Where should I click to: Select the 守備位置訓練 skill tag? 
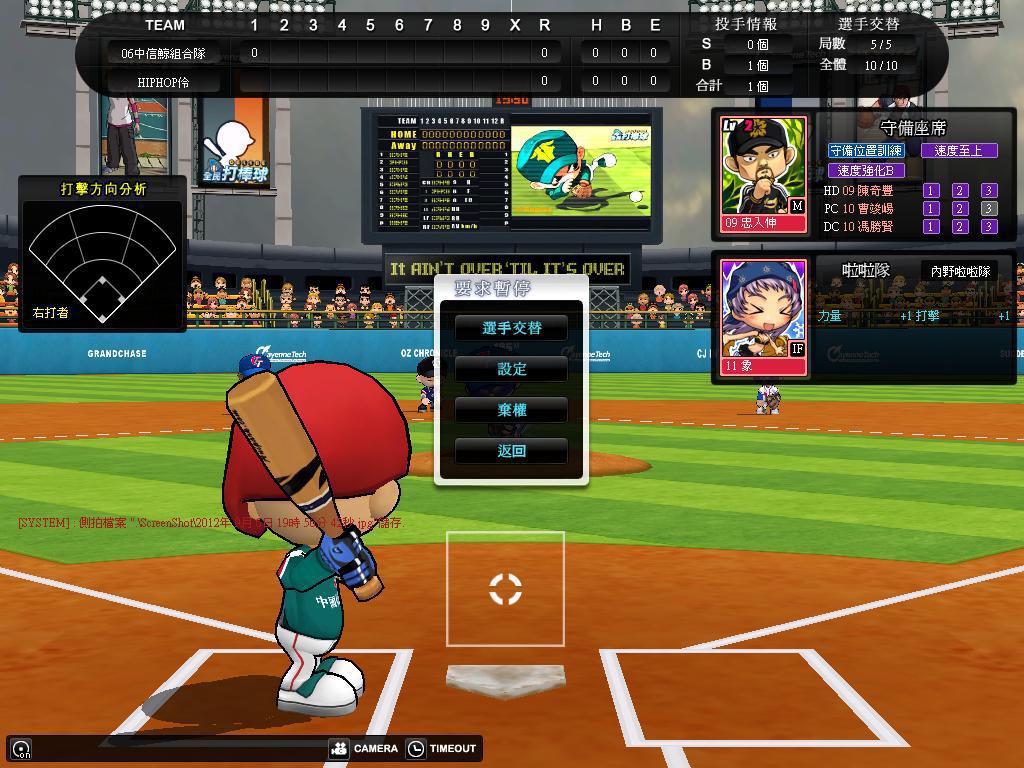[x=866, y=151]
